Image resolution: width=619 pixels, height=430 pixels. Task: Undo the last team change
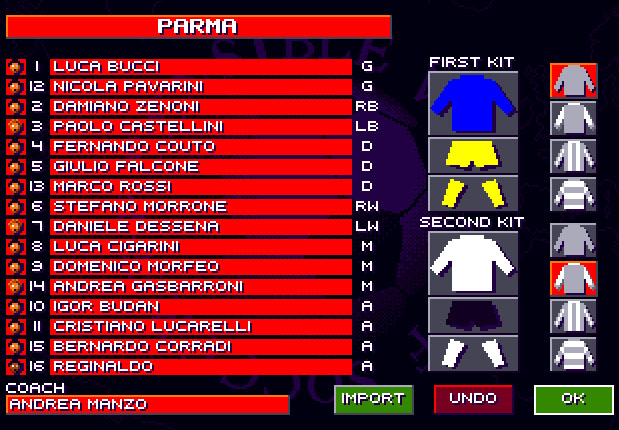pyautogui.click(x=473, y=399)
